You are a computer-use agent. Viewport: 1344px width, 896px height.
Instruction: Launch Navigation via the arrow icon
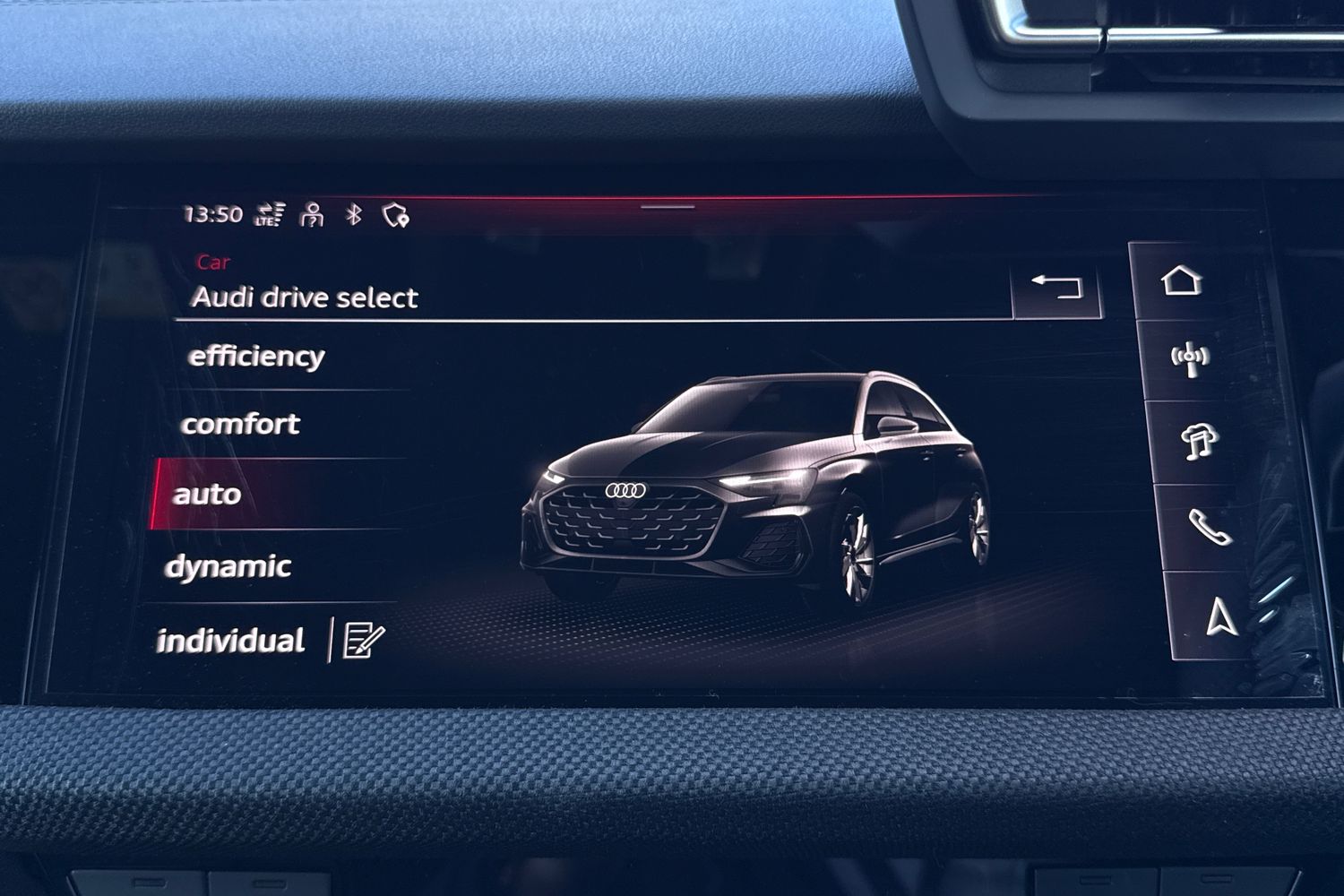tap(1220, 618)
